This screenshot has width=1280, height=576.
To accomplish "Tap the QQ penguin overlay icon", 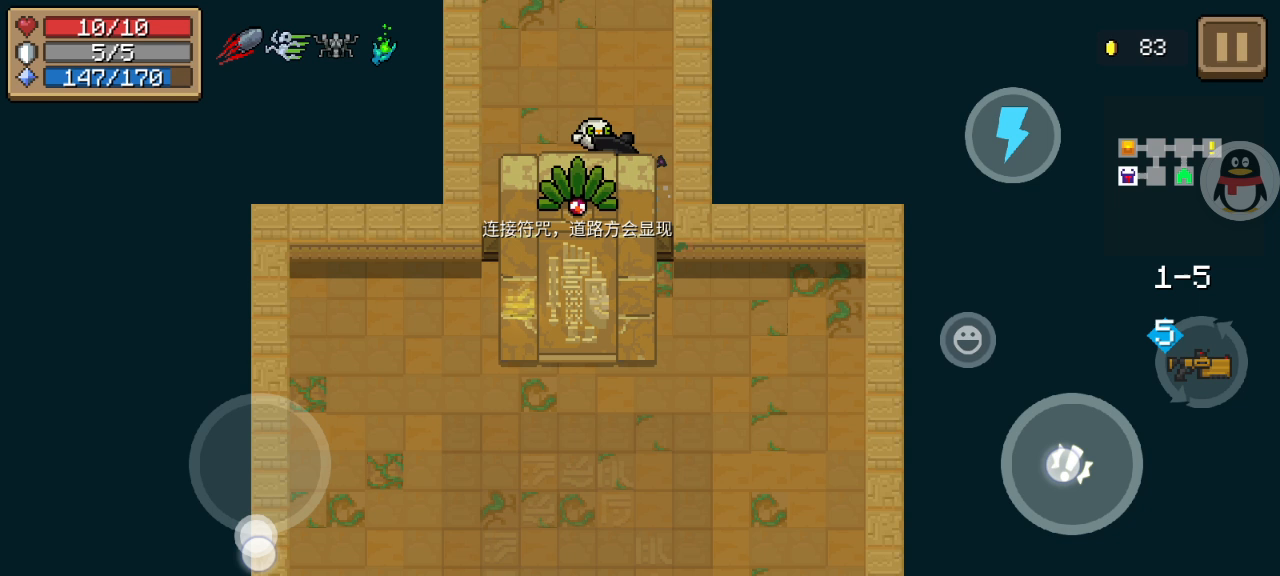I will click(1241, 180).
